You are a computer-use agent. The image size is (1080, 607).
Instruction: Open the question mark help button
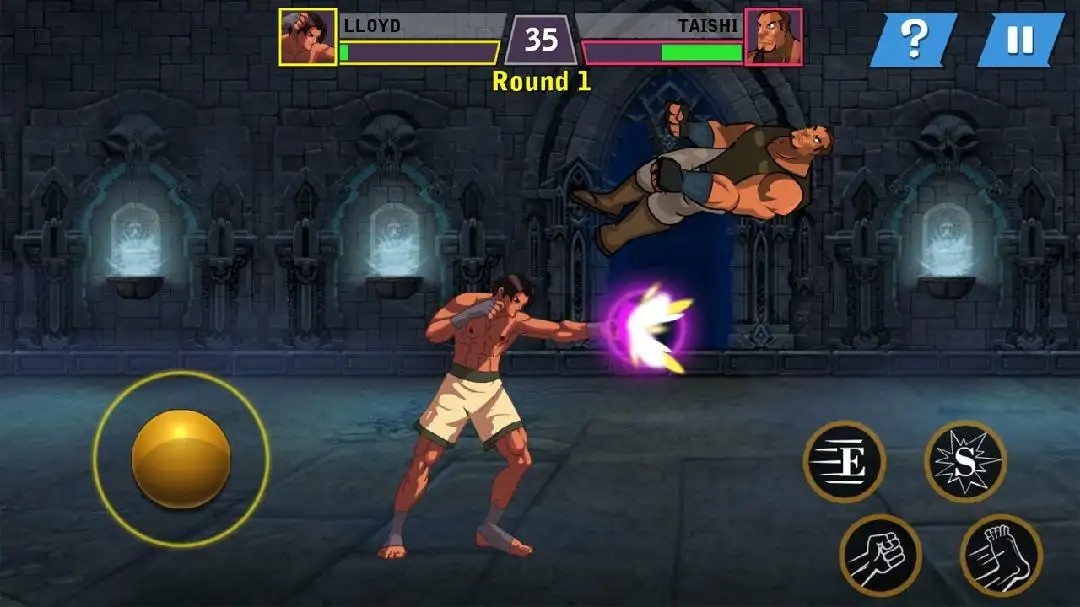(914, 39)
